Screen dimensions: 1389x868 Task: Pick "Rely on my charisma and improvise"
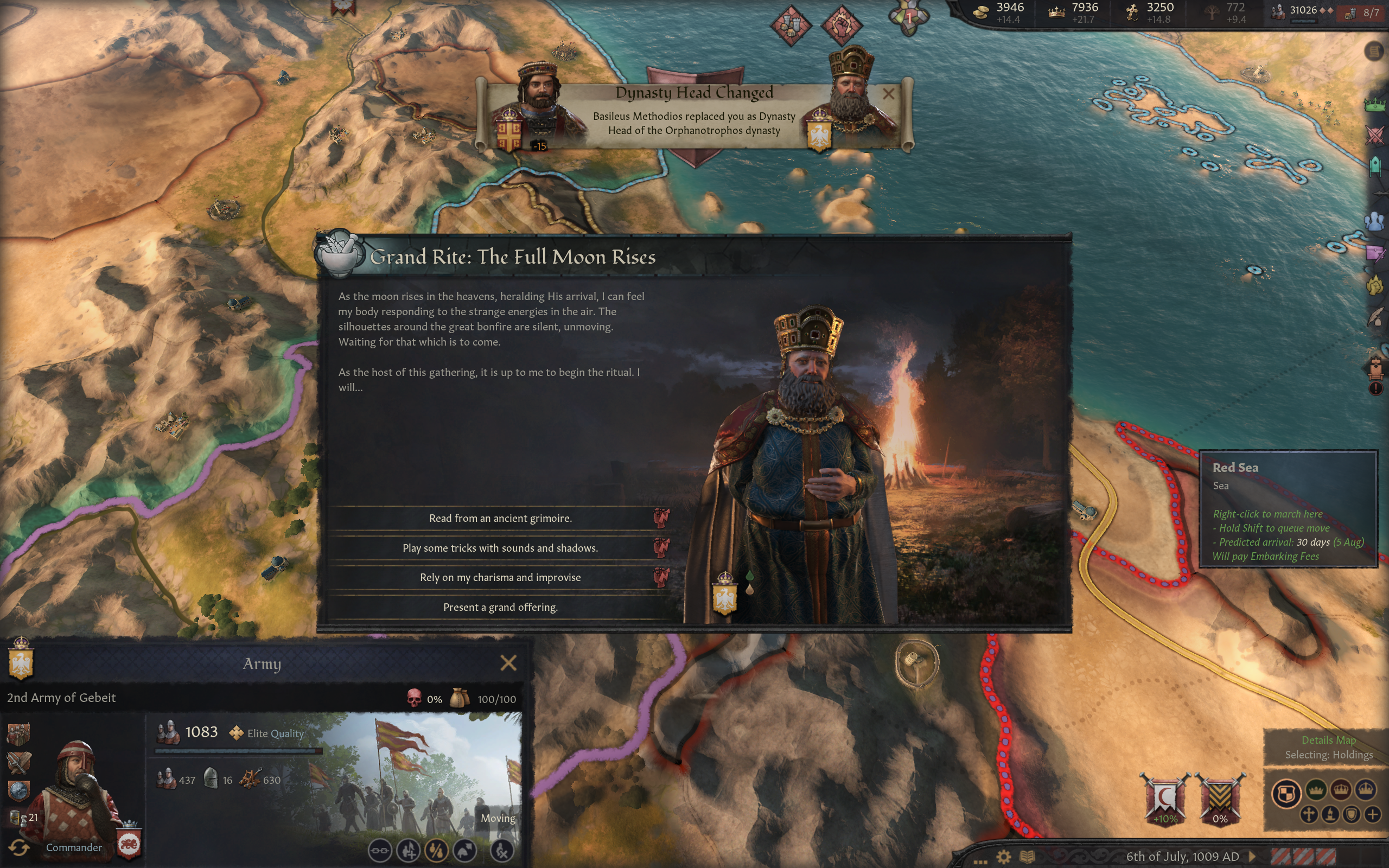[x=500, y=578]
